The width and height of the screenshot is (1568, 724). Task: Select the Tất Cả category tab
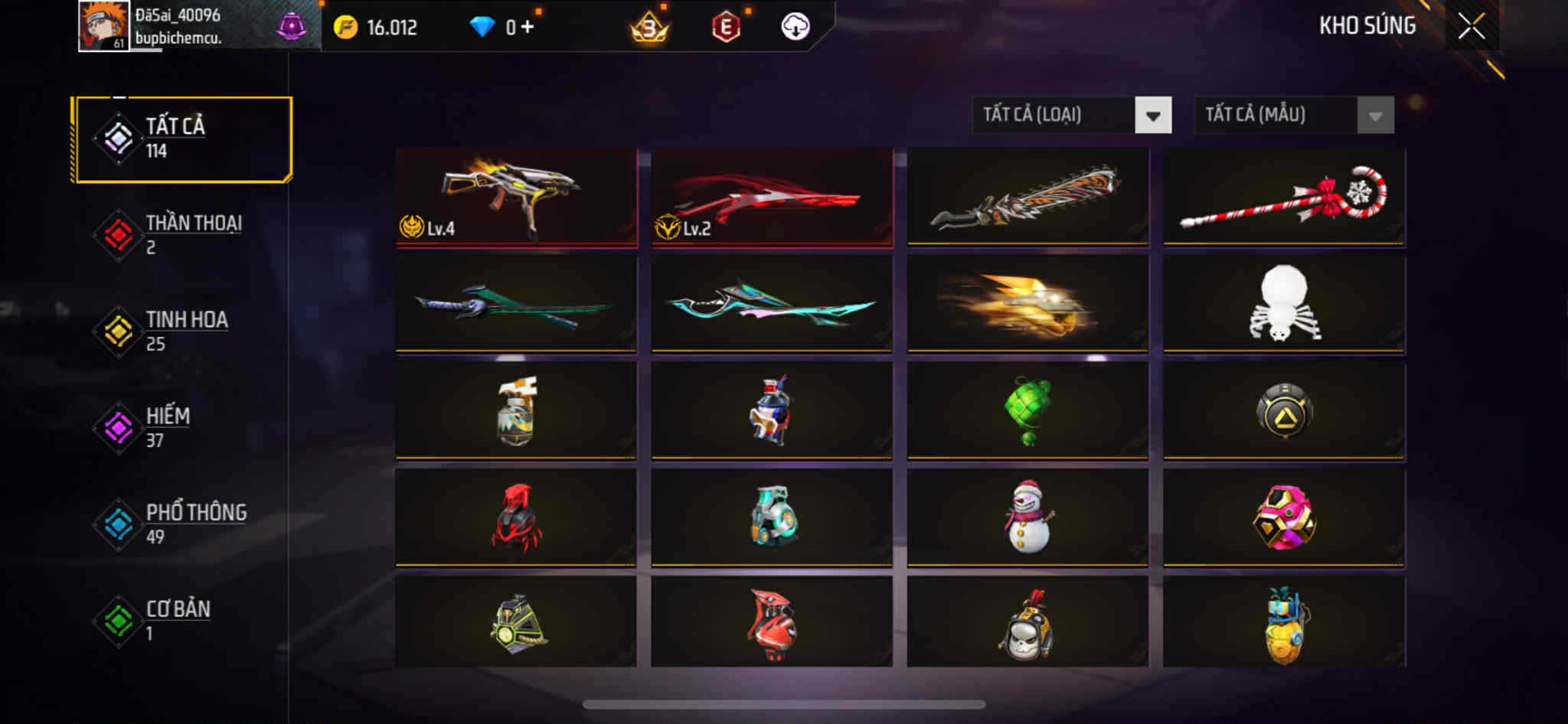(x=182, y=139)
